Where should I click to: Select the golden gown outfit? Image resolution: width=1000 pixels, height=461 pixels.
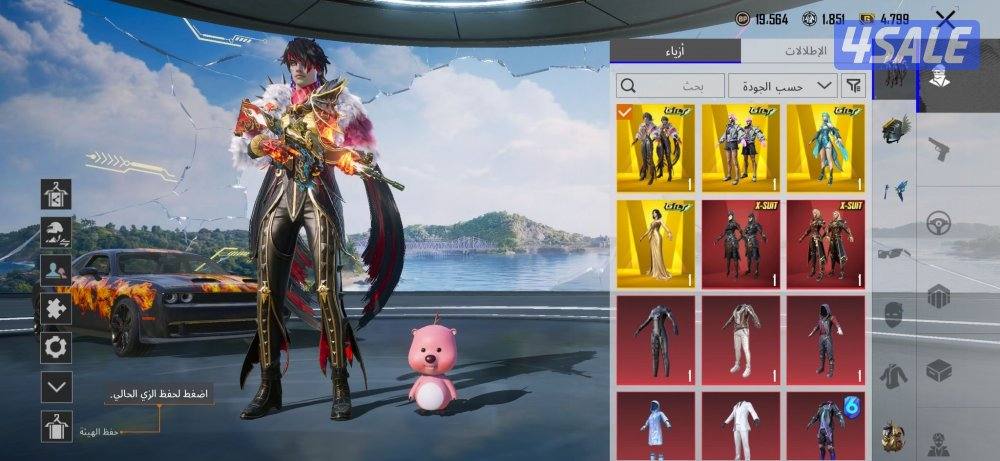click(x=655, y=243)
